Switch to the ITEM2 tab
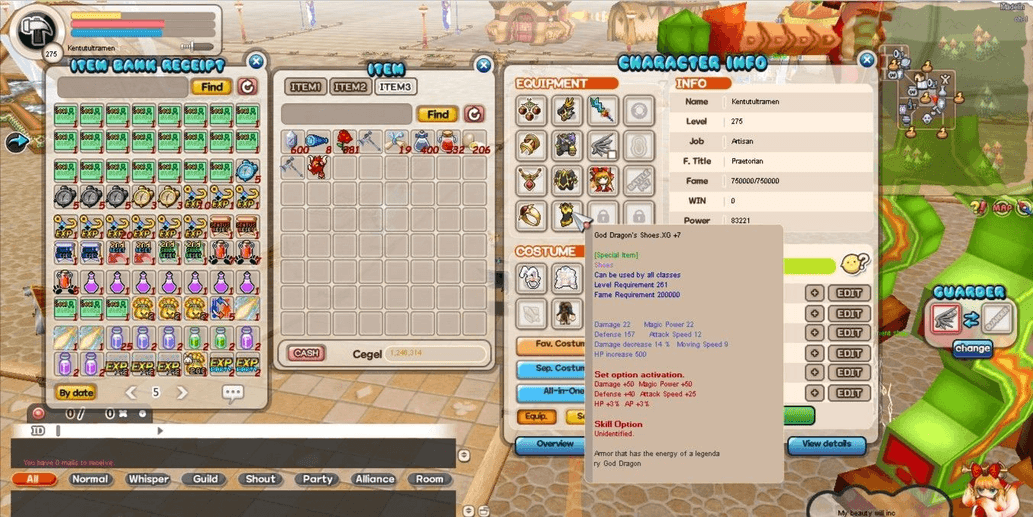The image size is (1033, 517). pos(350,87)
